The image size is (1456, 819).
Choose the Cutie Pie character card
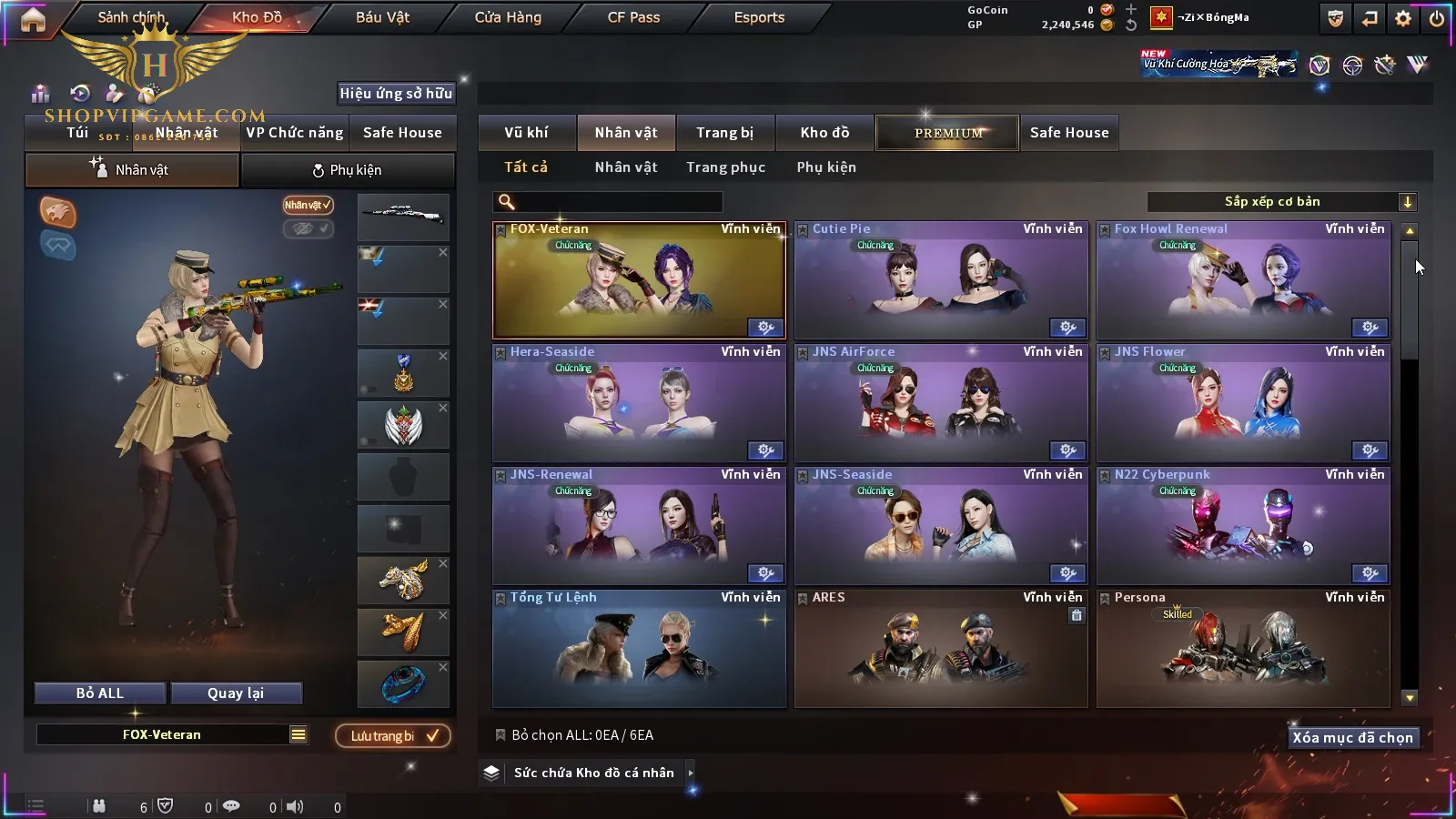pos(941,280)
